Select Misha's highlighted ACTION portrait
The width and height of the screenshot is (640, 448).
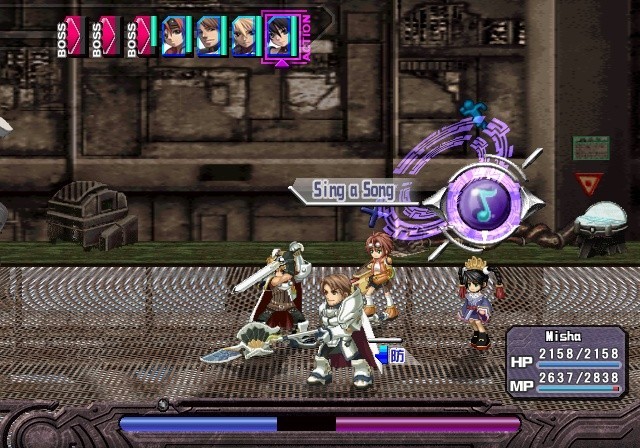tap(278, 37)
